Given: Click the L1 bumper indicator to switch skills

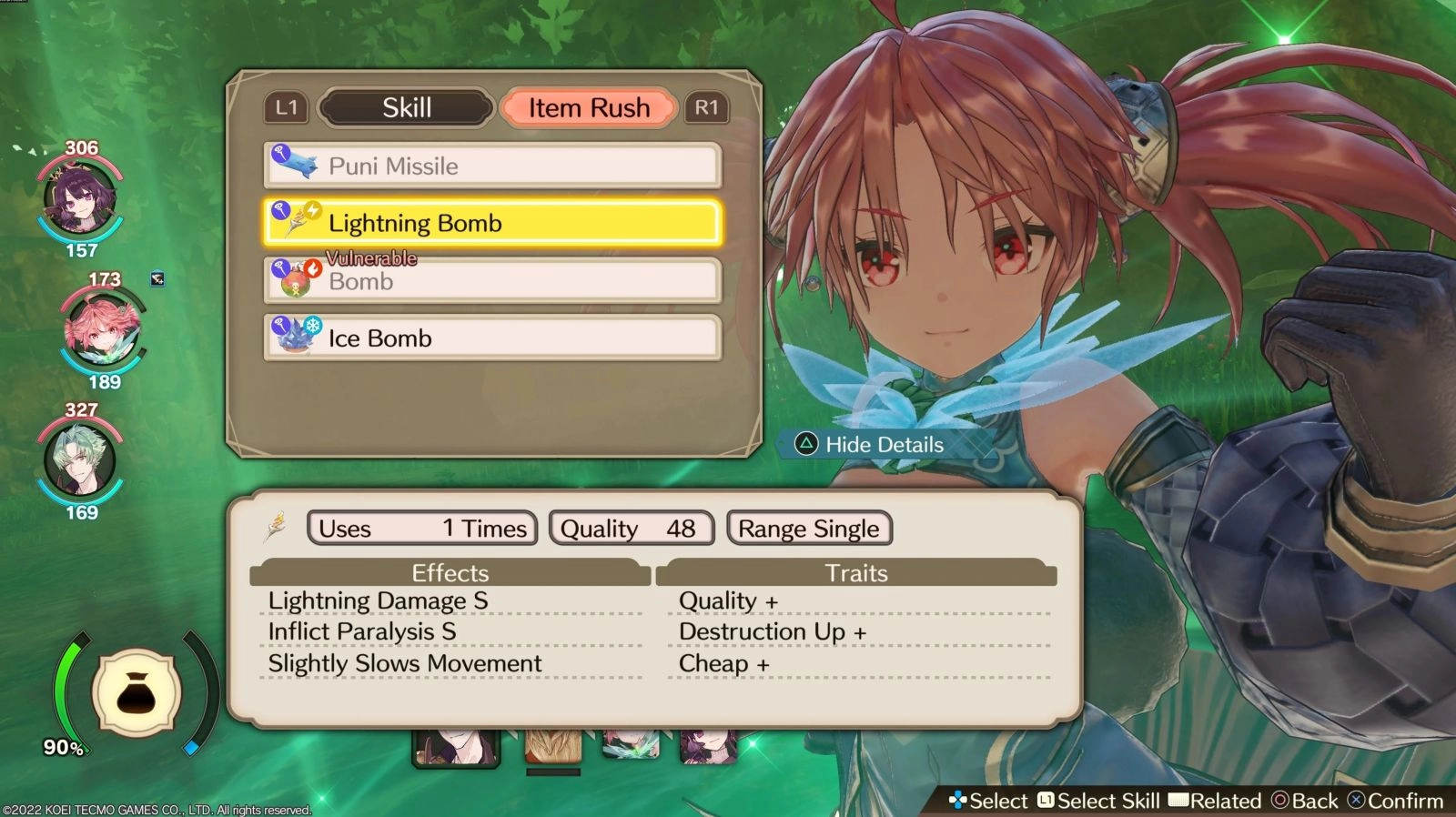Looking at the screenshot, I should tap(286, 107).
